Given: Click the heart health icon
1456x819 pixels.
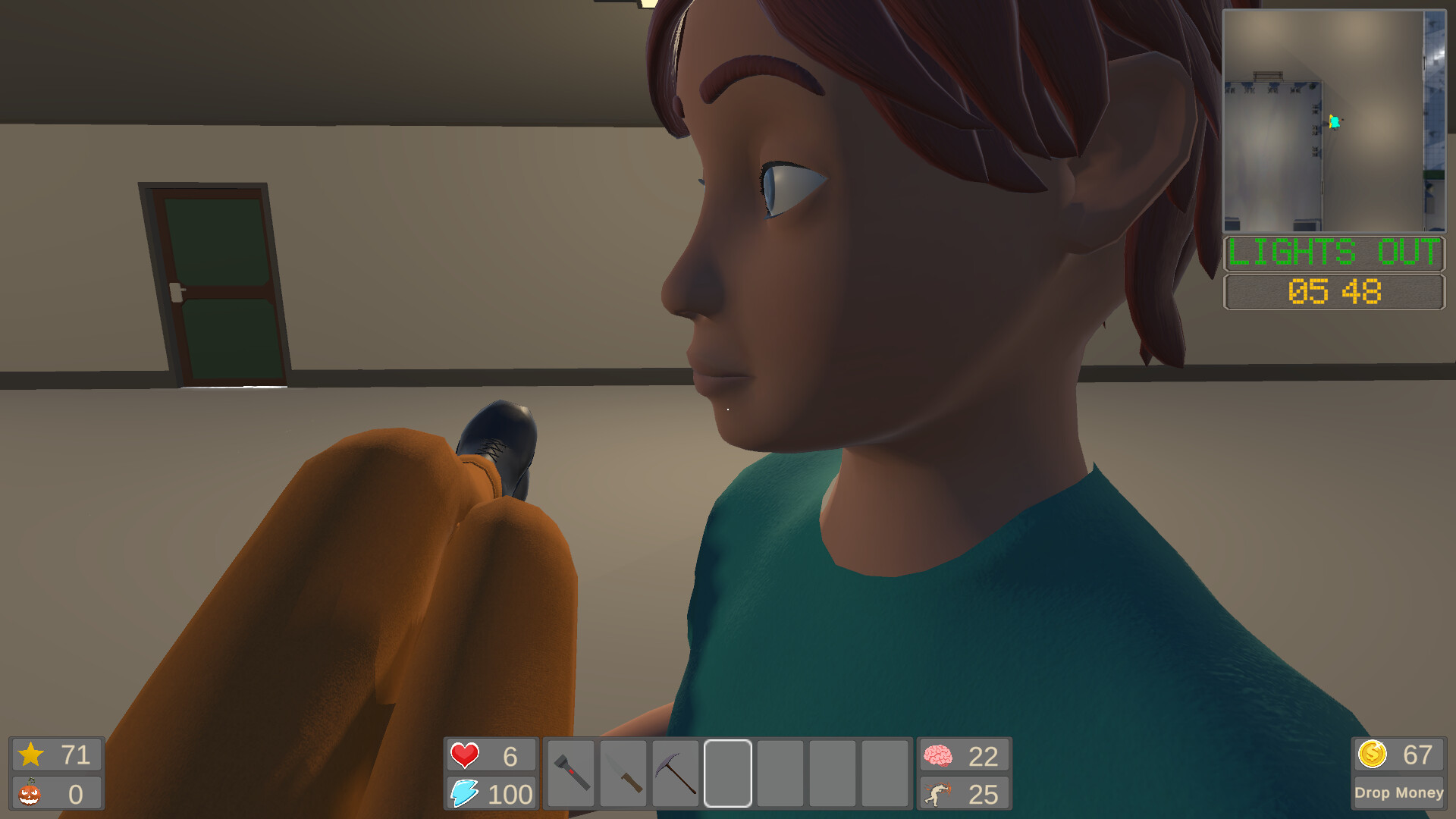Looking at the screenshot, I should click(x=464, y=755).
